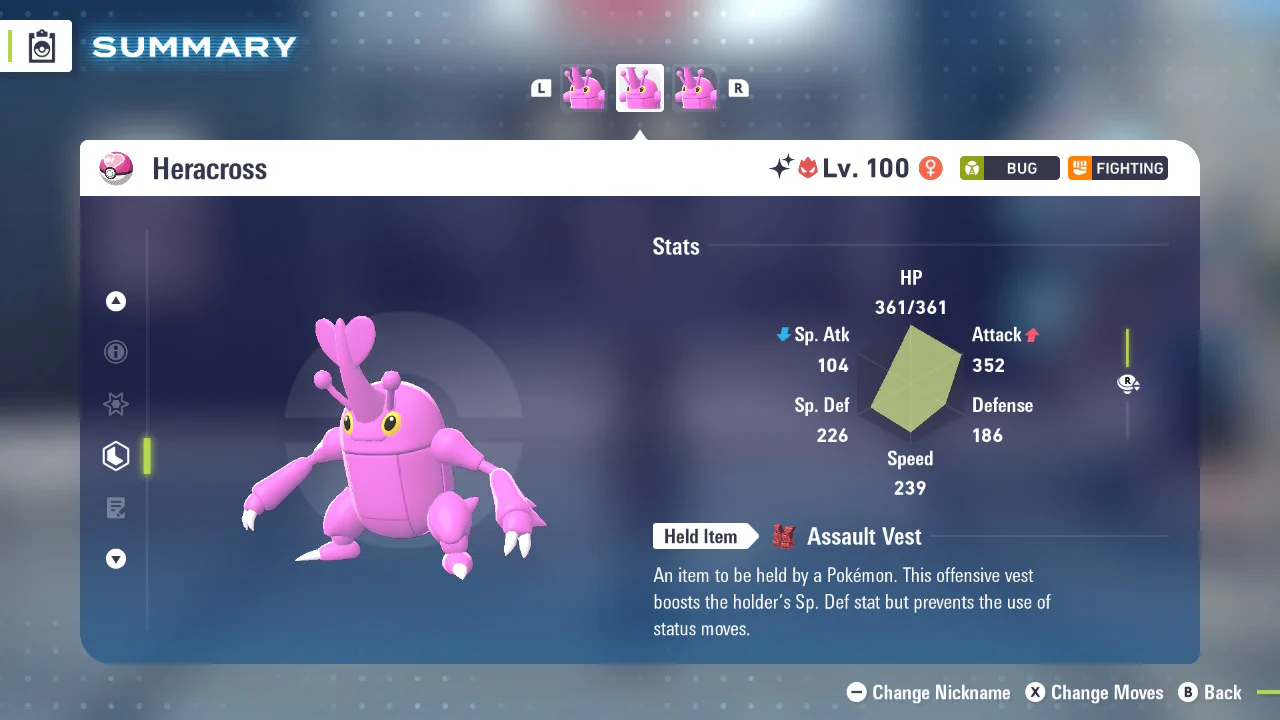This screenshot has height=720, width=1280.
Task: Open the info page tab
Action: point(116,352)
